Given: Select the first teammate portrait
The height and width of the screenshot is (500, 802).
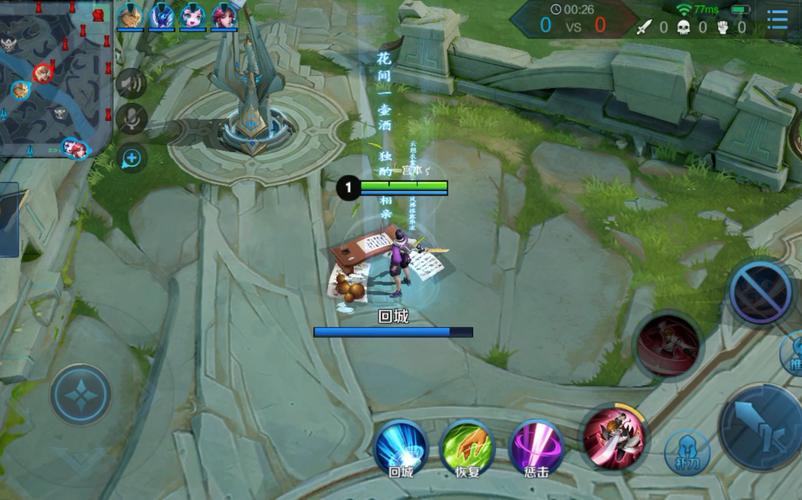Looking at the screenshot, I should pos(130,16).
